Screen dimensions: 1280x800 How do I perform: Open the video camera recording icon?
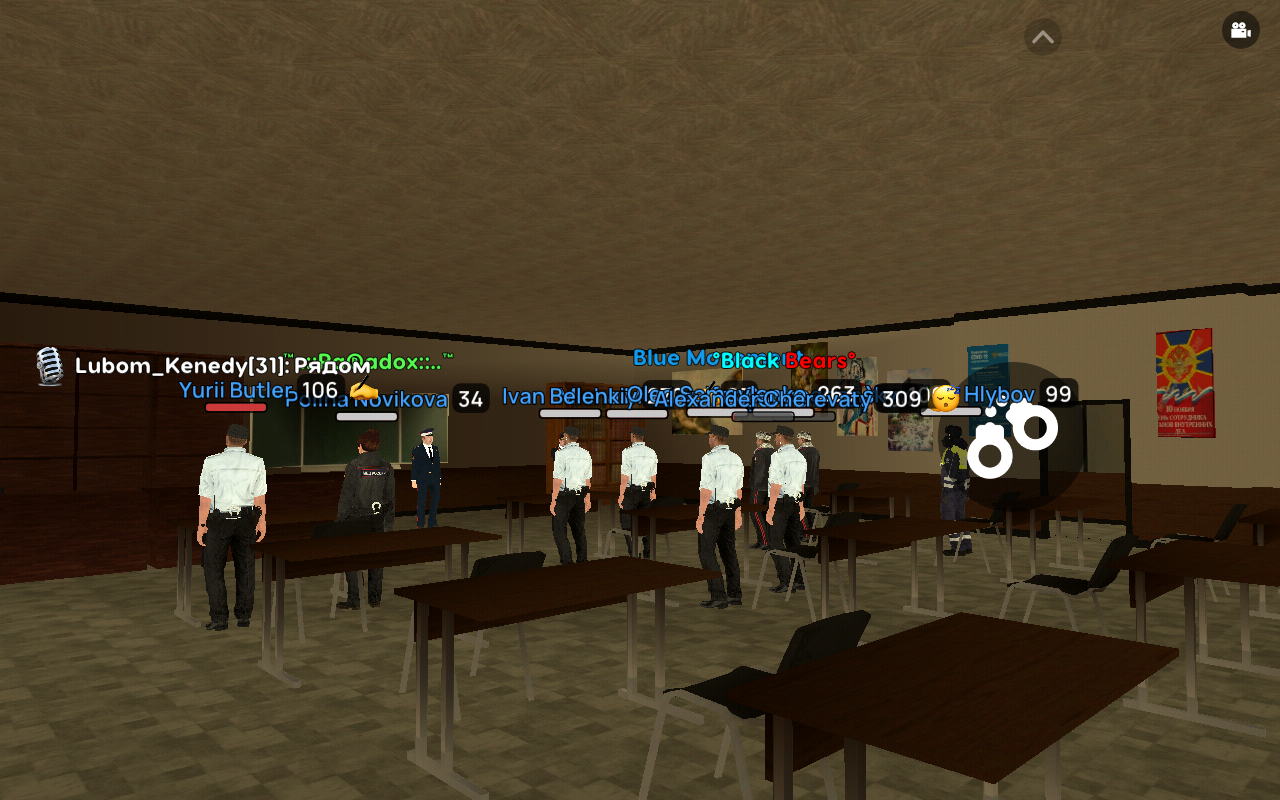tap(1239, 30)
